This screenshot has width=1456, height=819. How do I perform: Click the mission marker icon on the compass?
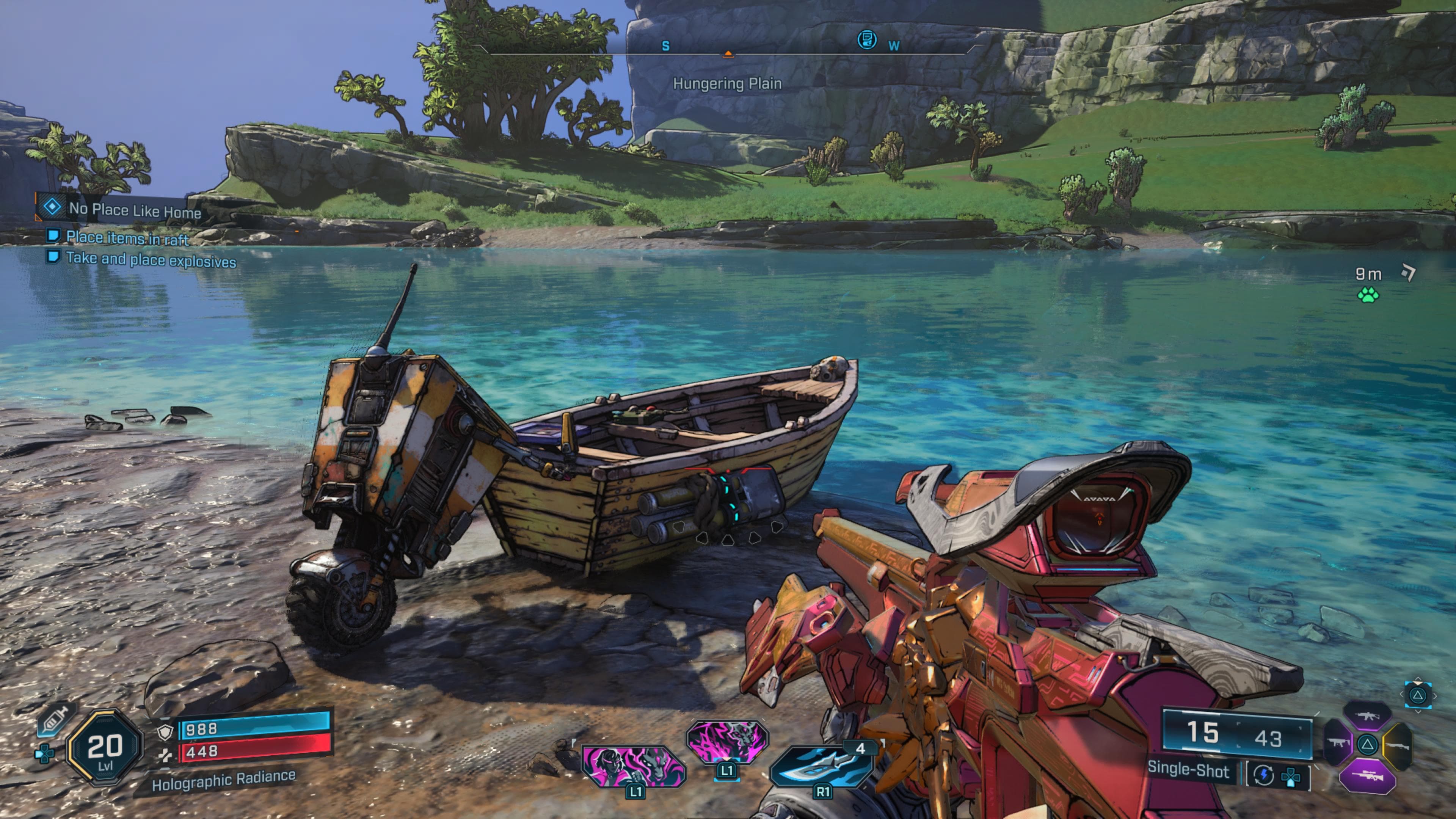(x=866, y=40)
